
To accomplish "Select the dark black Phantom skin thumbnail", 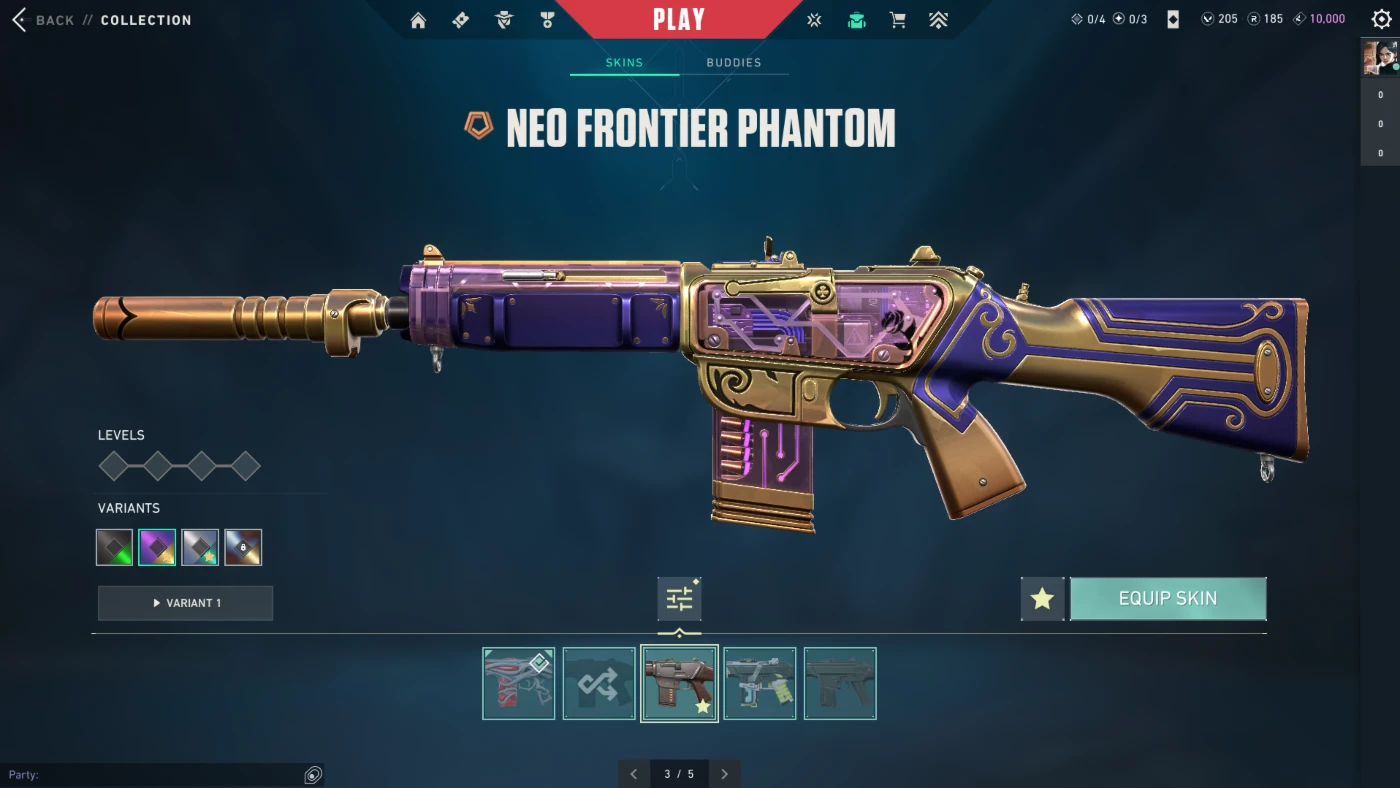I will [840, 683].
